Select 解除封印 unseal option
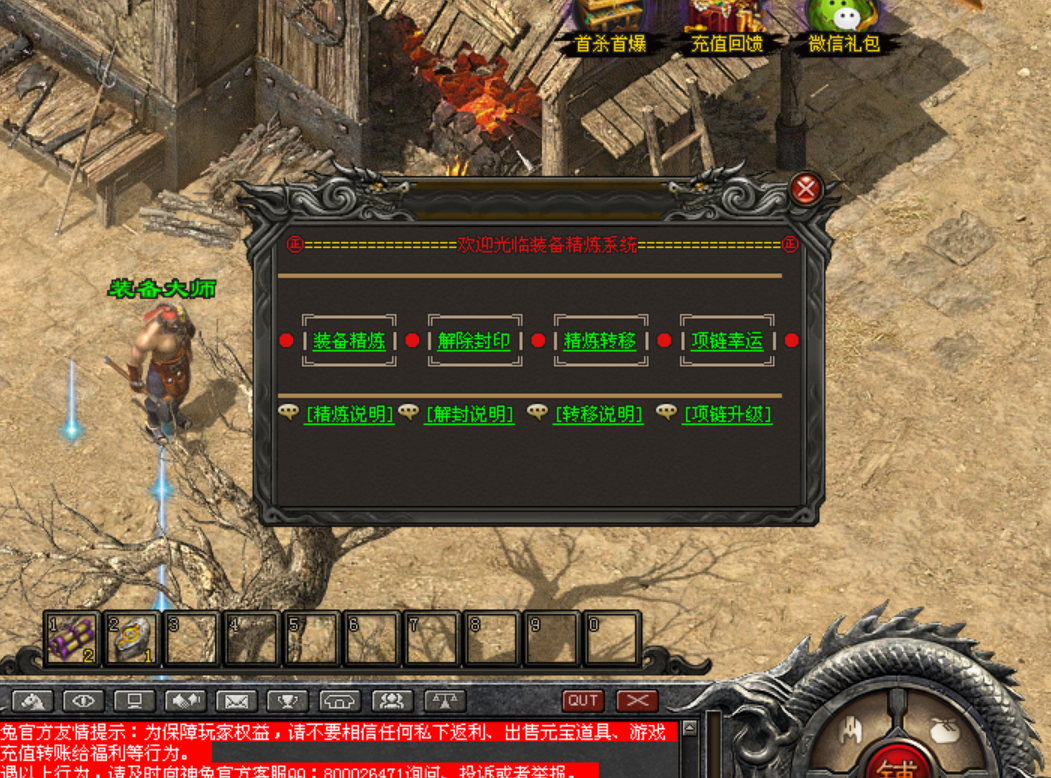The image size is (1051, 778). (x=474, y=341)
